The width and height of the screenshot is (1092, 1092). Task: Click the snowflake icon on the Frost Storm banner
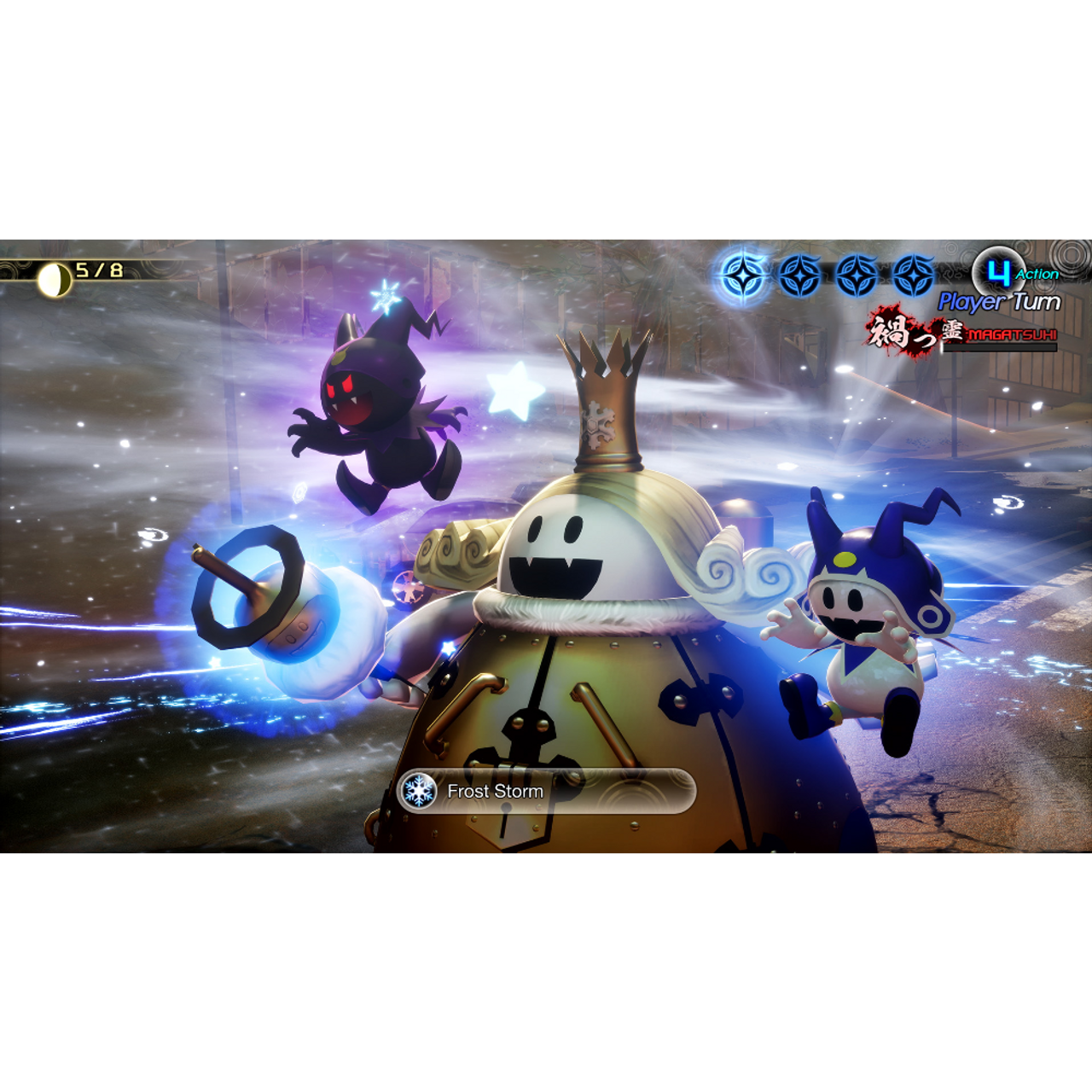419,791
